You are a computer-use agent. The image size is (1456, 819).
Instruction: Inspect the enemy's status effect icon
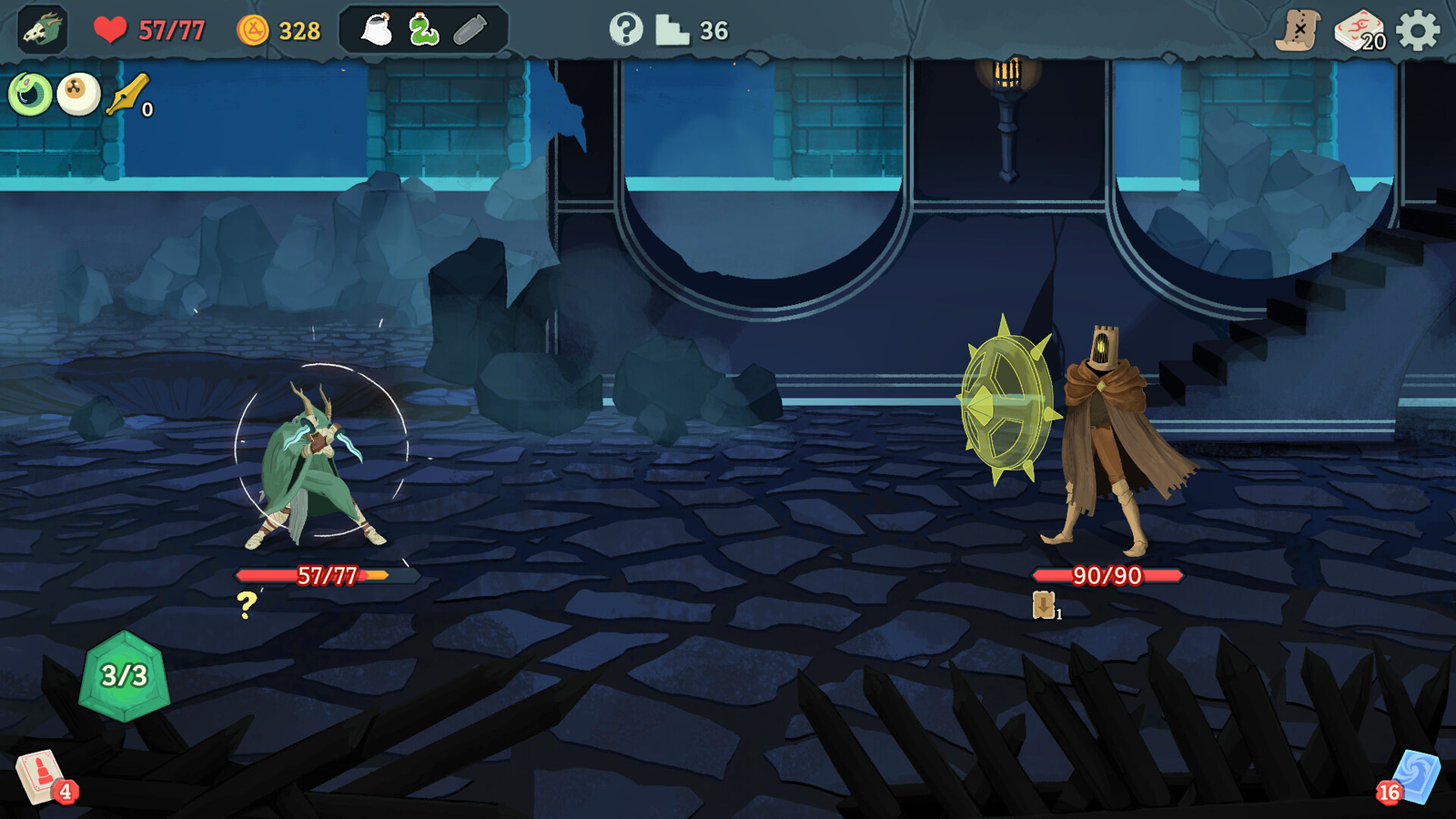pos(1044,605)
